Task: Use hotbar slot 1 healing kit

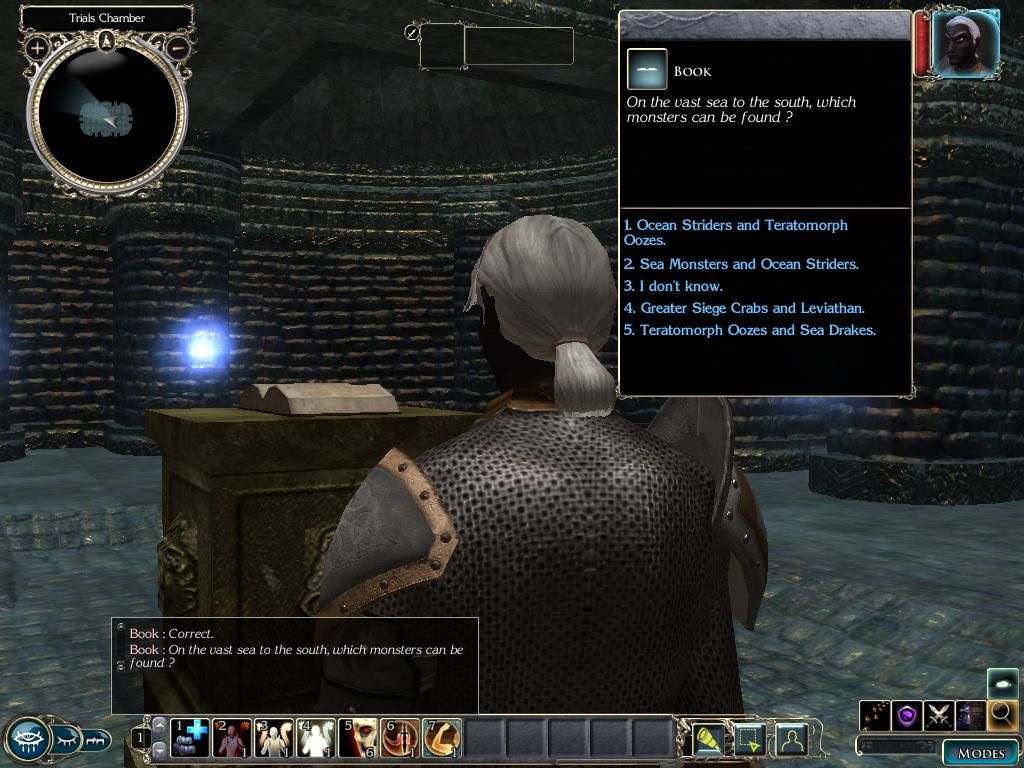Action: tap(189, 738)
